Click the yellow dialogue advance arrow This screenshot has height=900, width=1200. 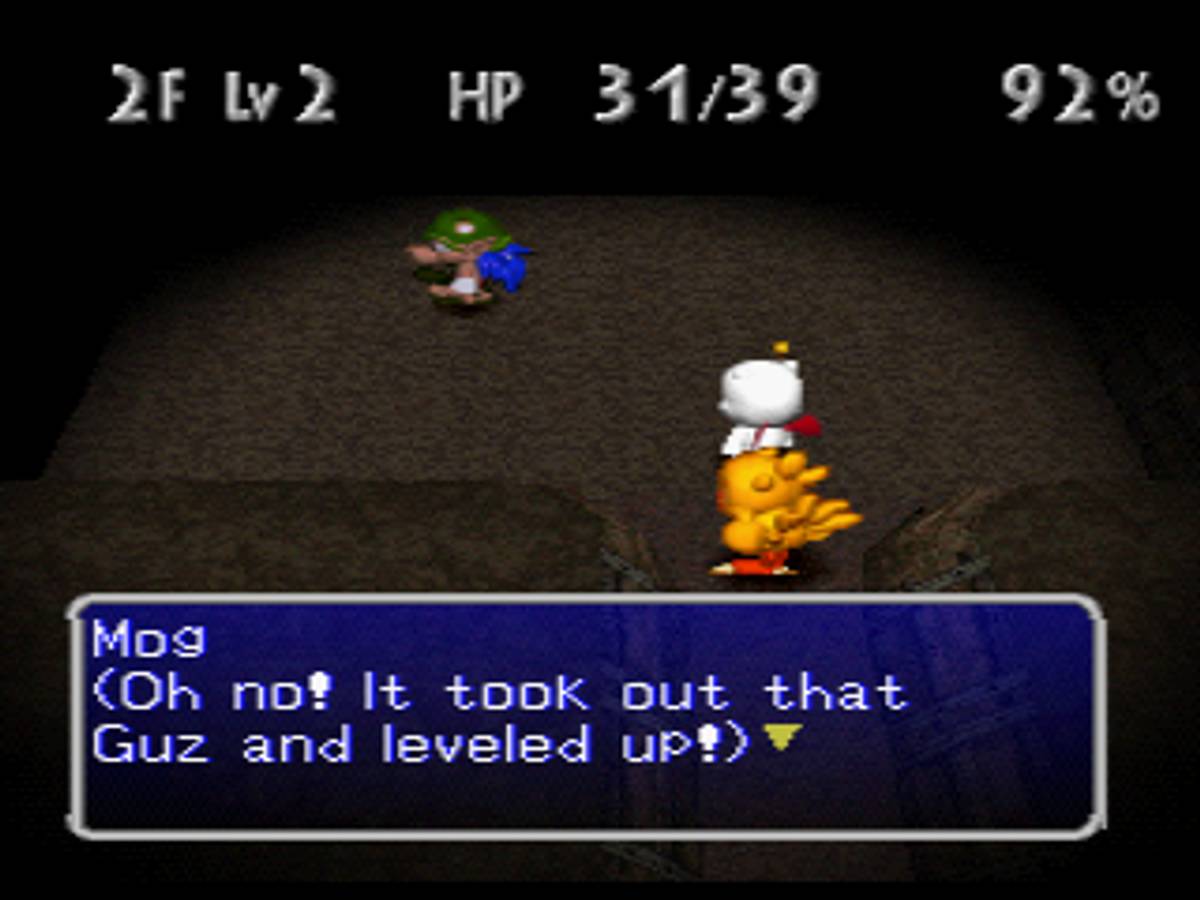[783, 738]
